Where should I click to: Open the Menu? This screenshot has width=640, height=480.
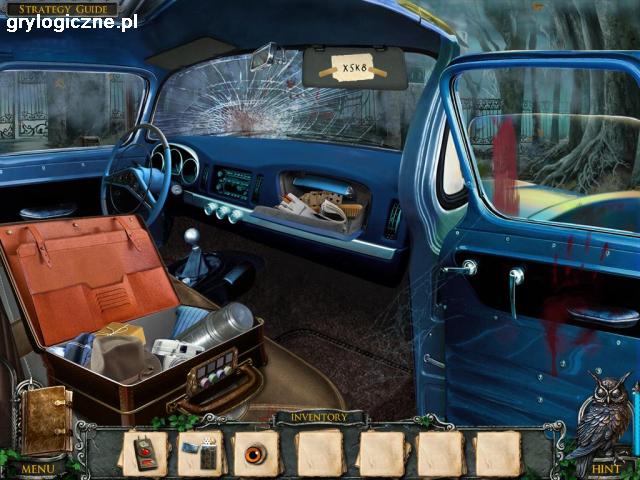coord(38,468)
